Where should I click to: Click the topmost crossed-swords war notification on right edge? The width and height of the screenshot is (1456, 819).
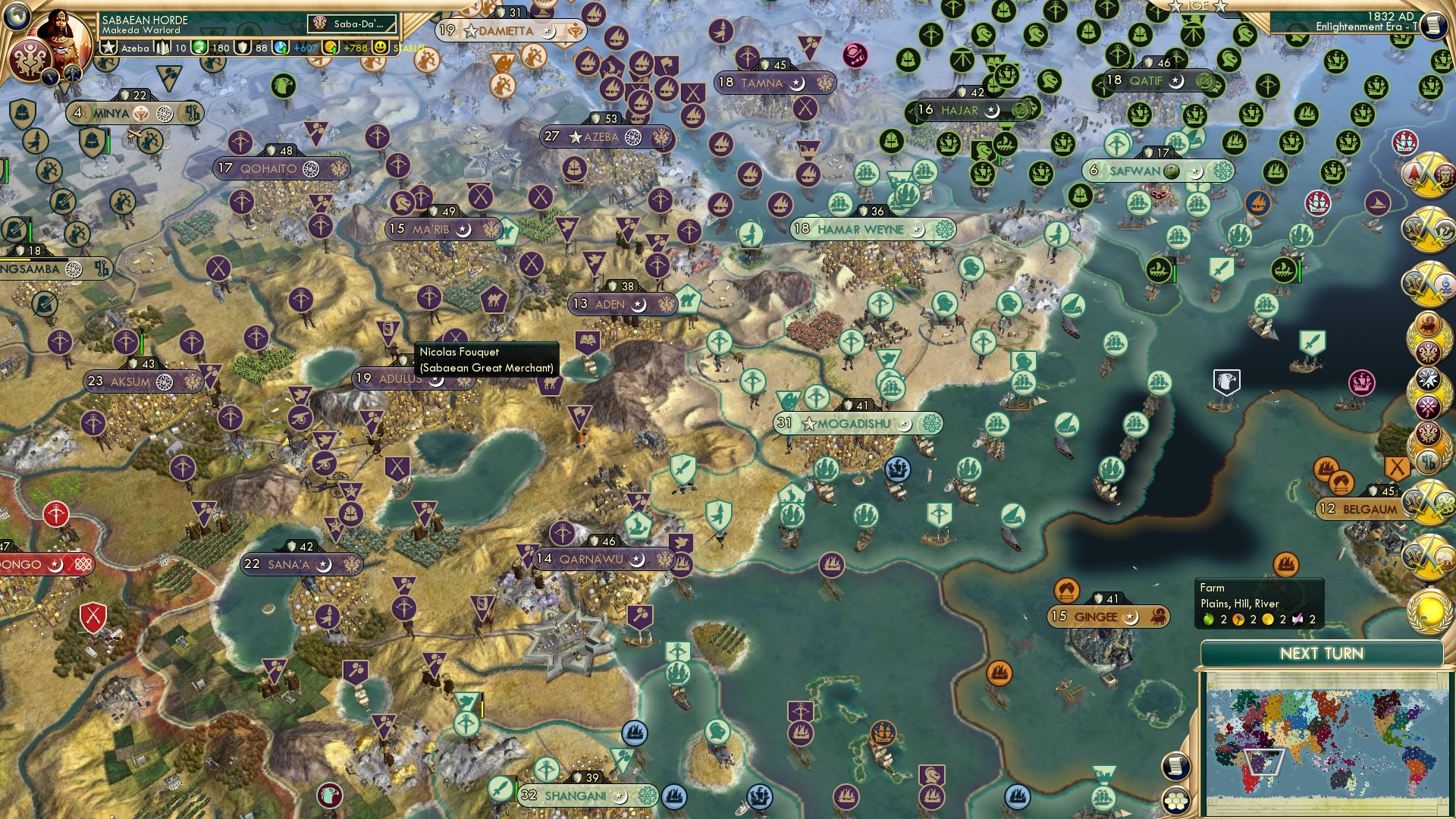click(1426, 174)
